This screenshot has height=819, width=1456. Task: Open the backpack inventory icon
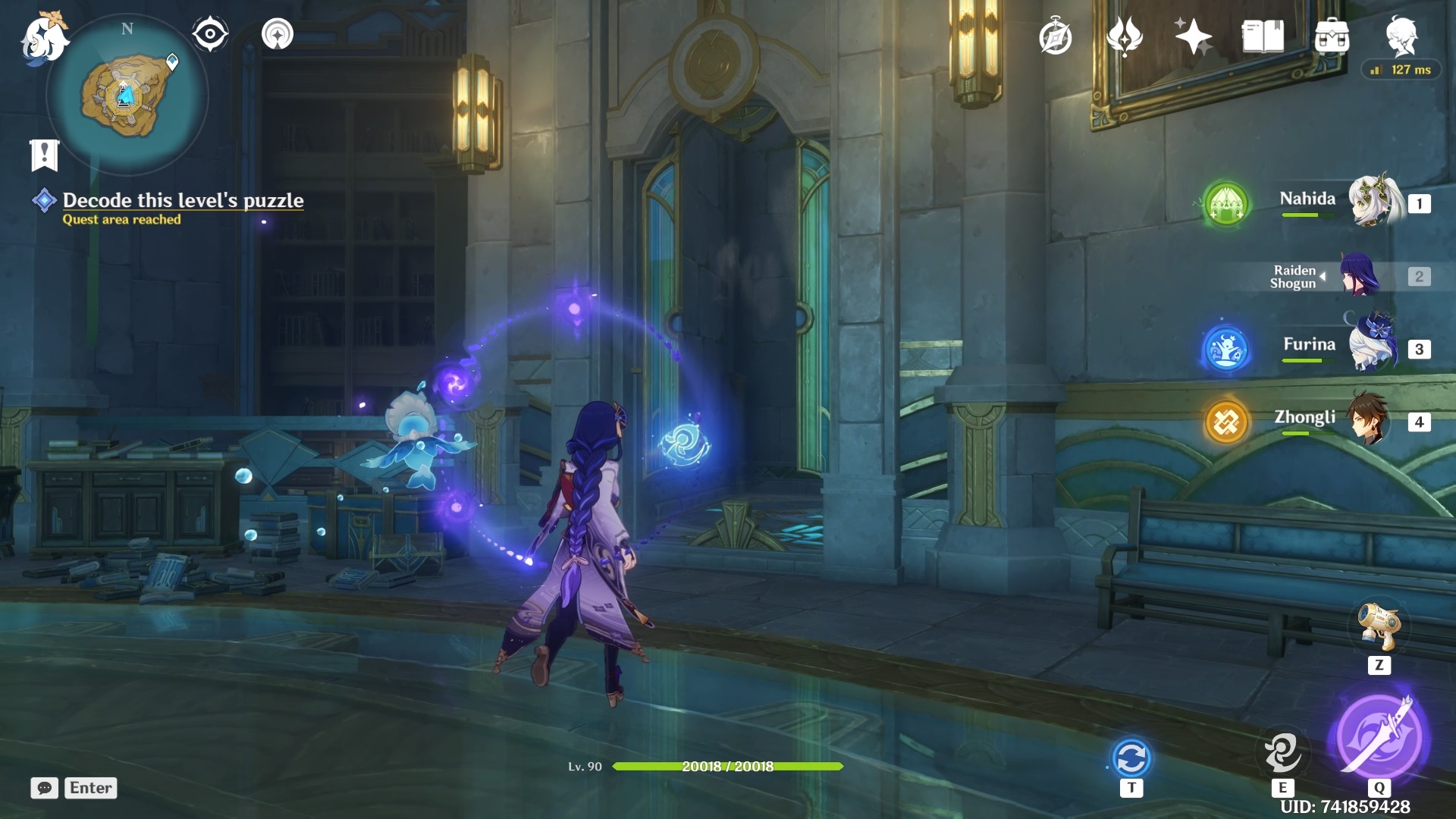[1332, 36]
